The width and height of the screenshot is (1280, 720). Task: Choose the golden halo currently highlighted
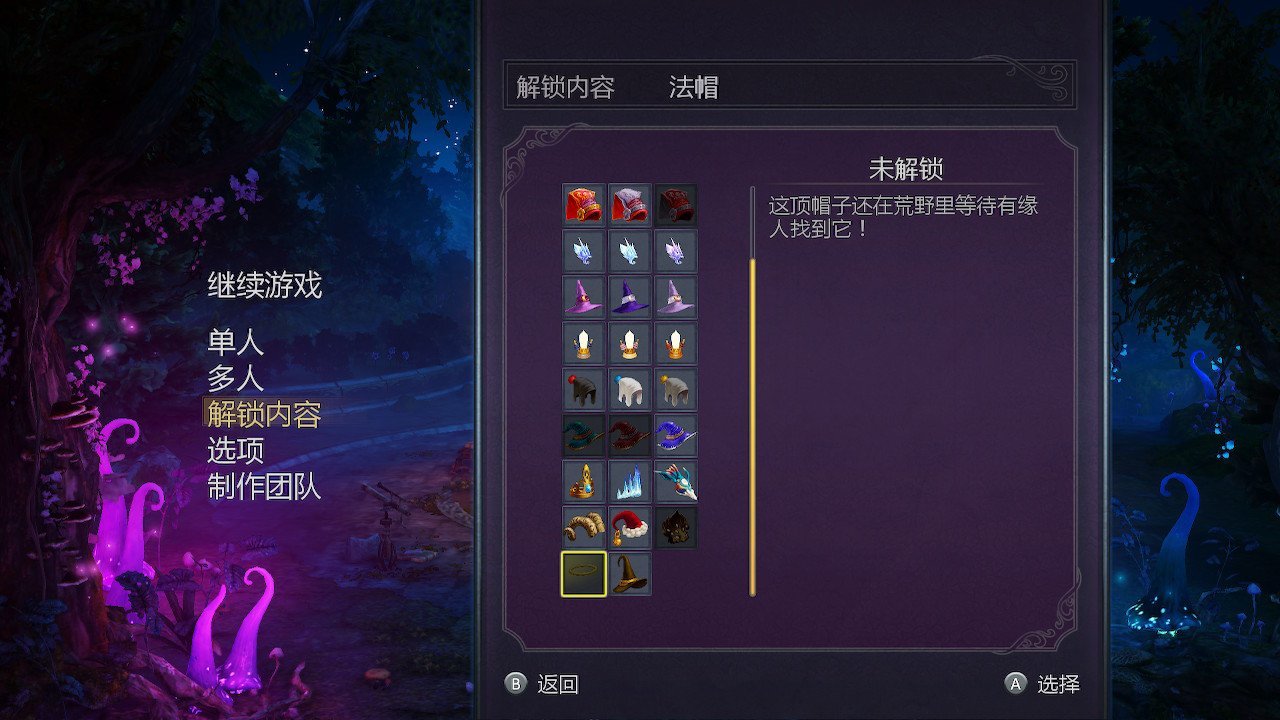[583, 573]
